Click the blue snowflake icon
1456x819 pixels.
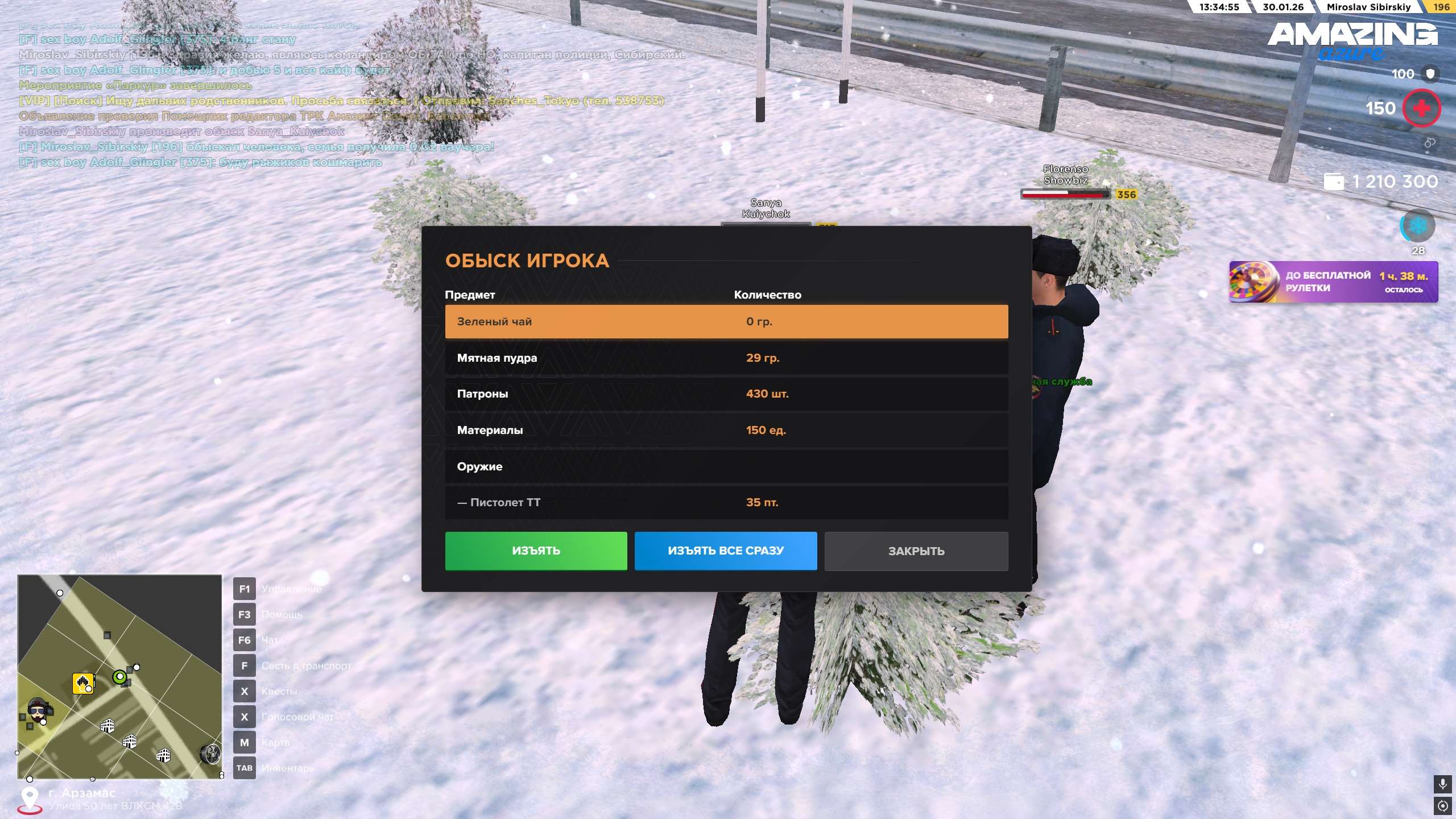[x=1417, y=226]
